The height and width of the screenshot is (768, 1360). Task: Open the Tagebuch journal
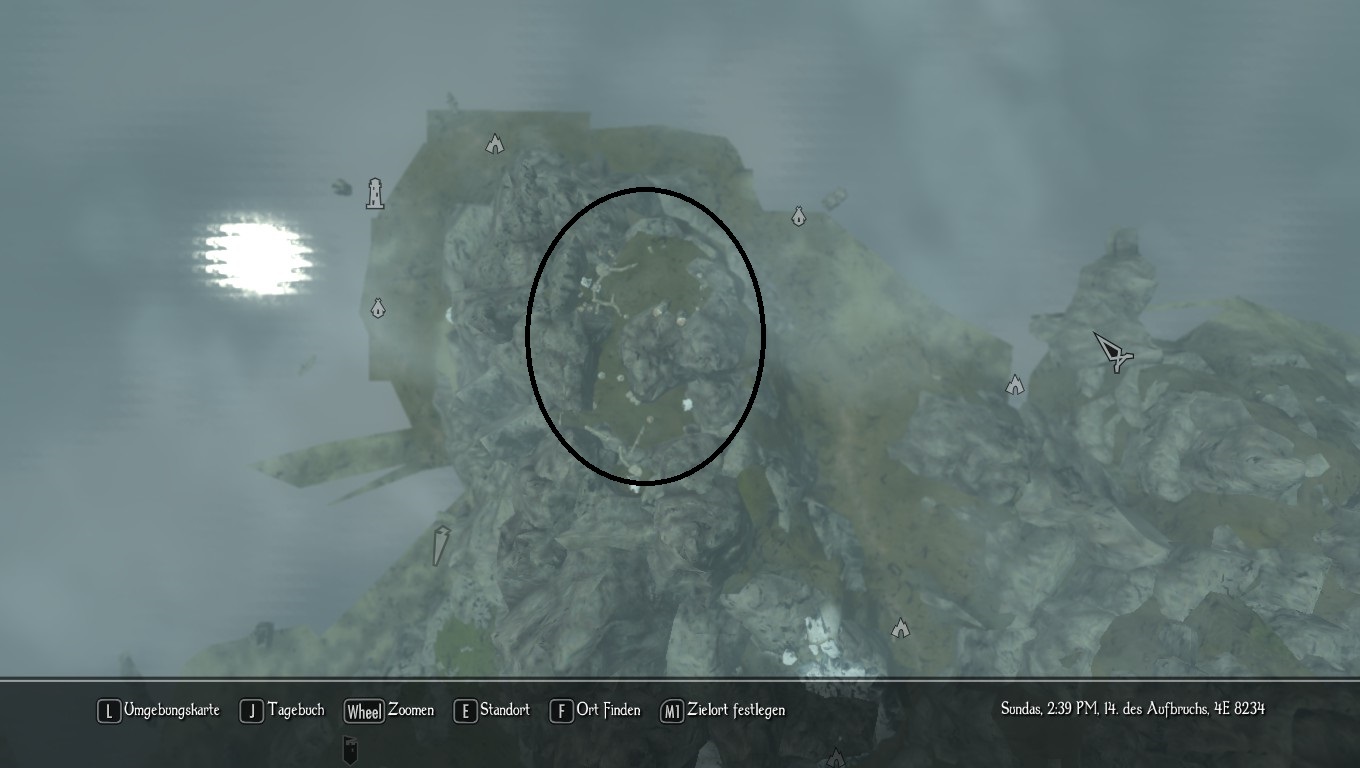click(x=283, y=711)
